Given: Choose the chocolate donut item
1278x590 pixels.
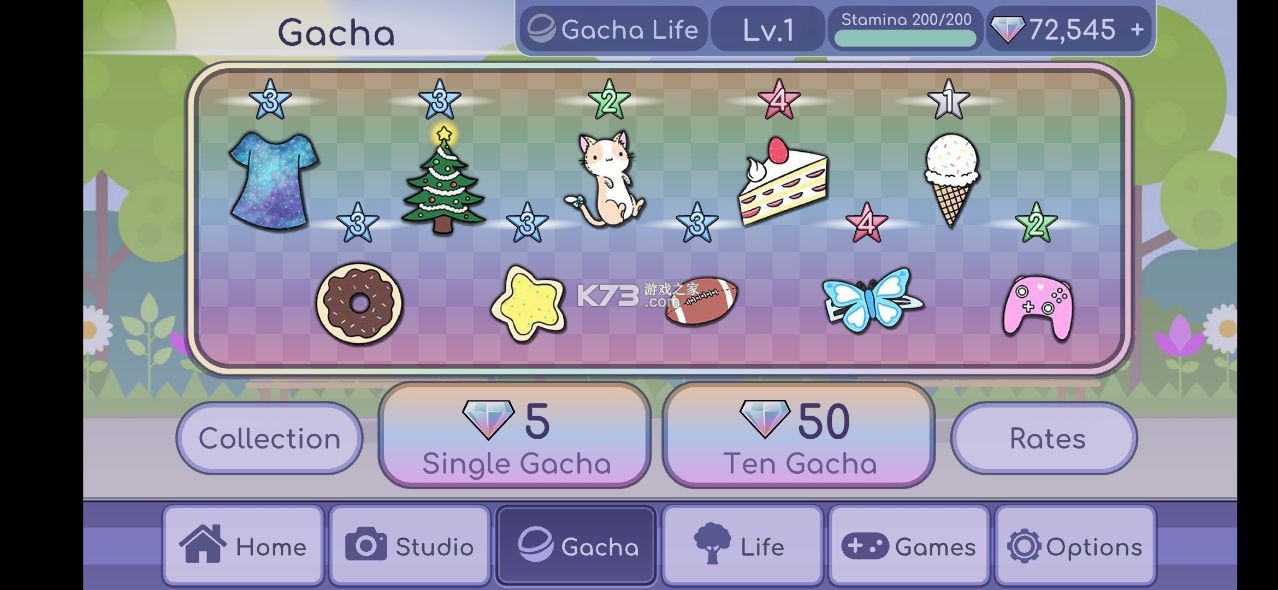Looking at the screenshot, I should (360, 299).
